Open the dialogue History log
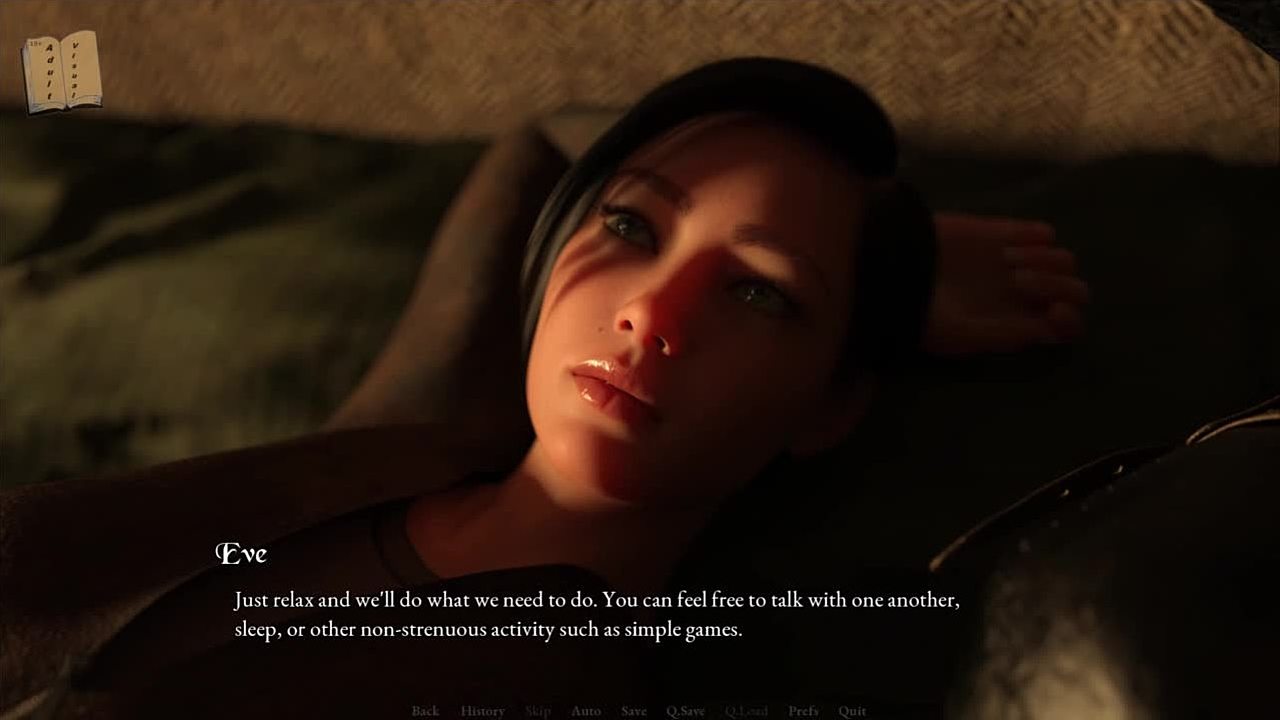Viewport: 1280px width, 720px height. point(482,711)
